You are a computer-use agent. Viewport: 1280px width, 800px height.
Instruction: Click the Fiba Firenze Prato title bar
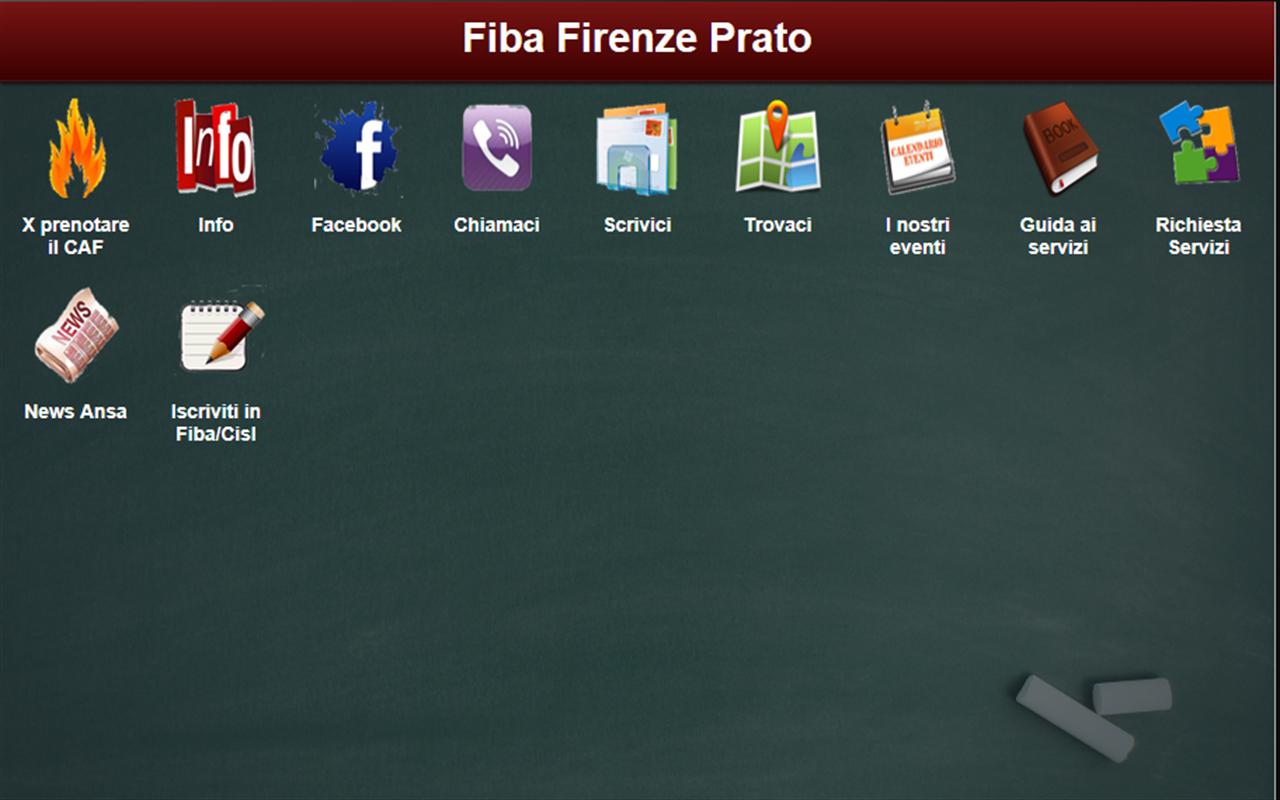pyautogui.click(x=640, y=40)
